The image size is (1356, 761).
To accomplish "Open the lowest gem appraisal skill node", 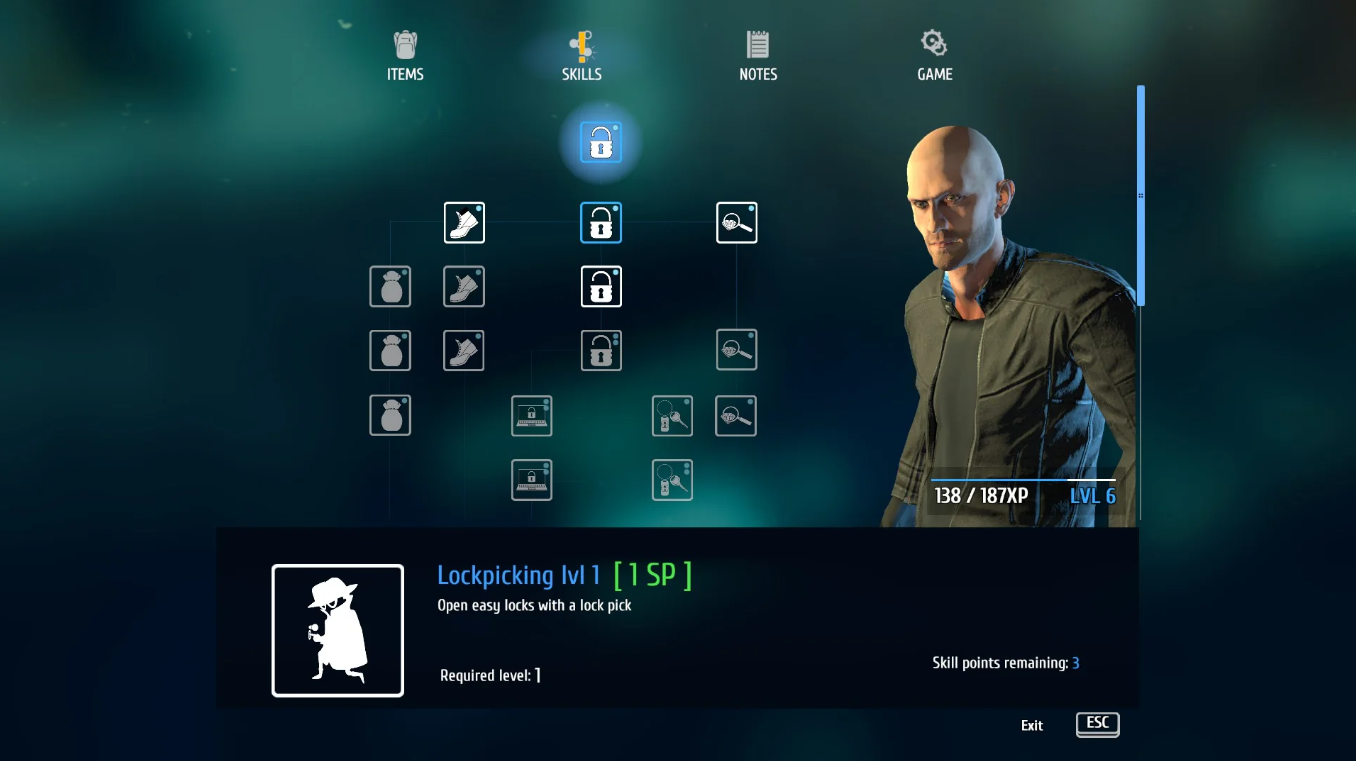I will [736, 415].
